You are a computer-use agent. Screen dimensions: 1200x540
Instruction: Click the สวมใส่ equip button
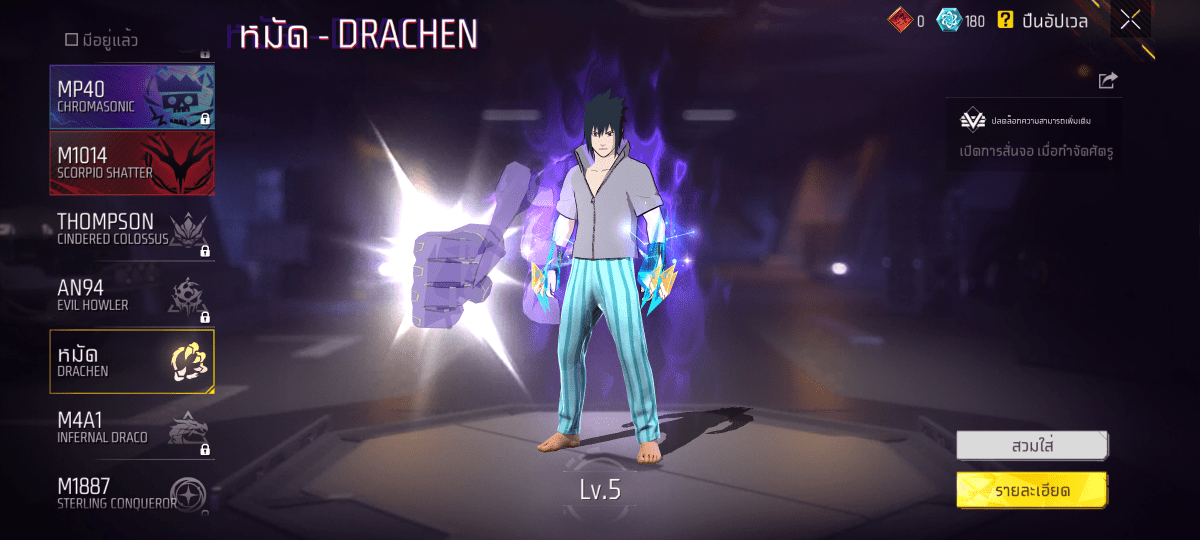1031,444
